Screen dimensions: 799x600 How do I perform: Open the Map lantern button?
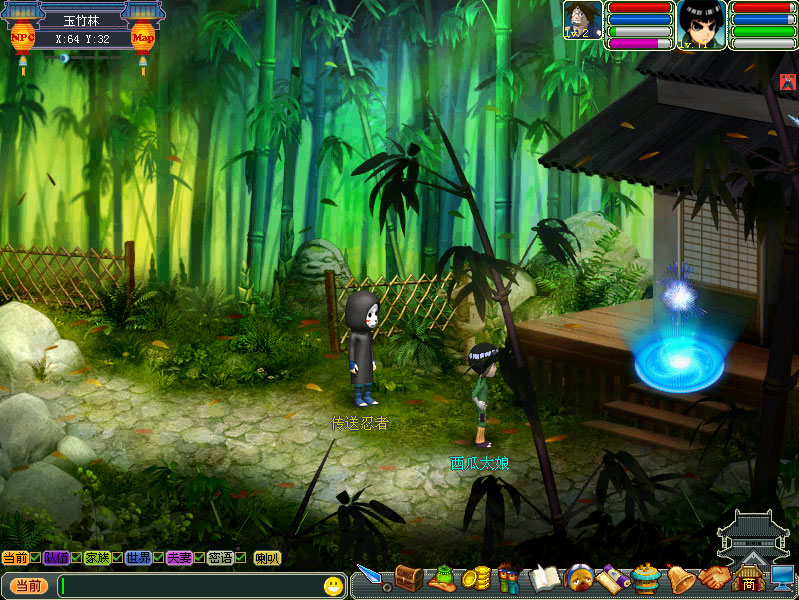(x=143, y=39)
